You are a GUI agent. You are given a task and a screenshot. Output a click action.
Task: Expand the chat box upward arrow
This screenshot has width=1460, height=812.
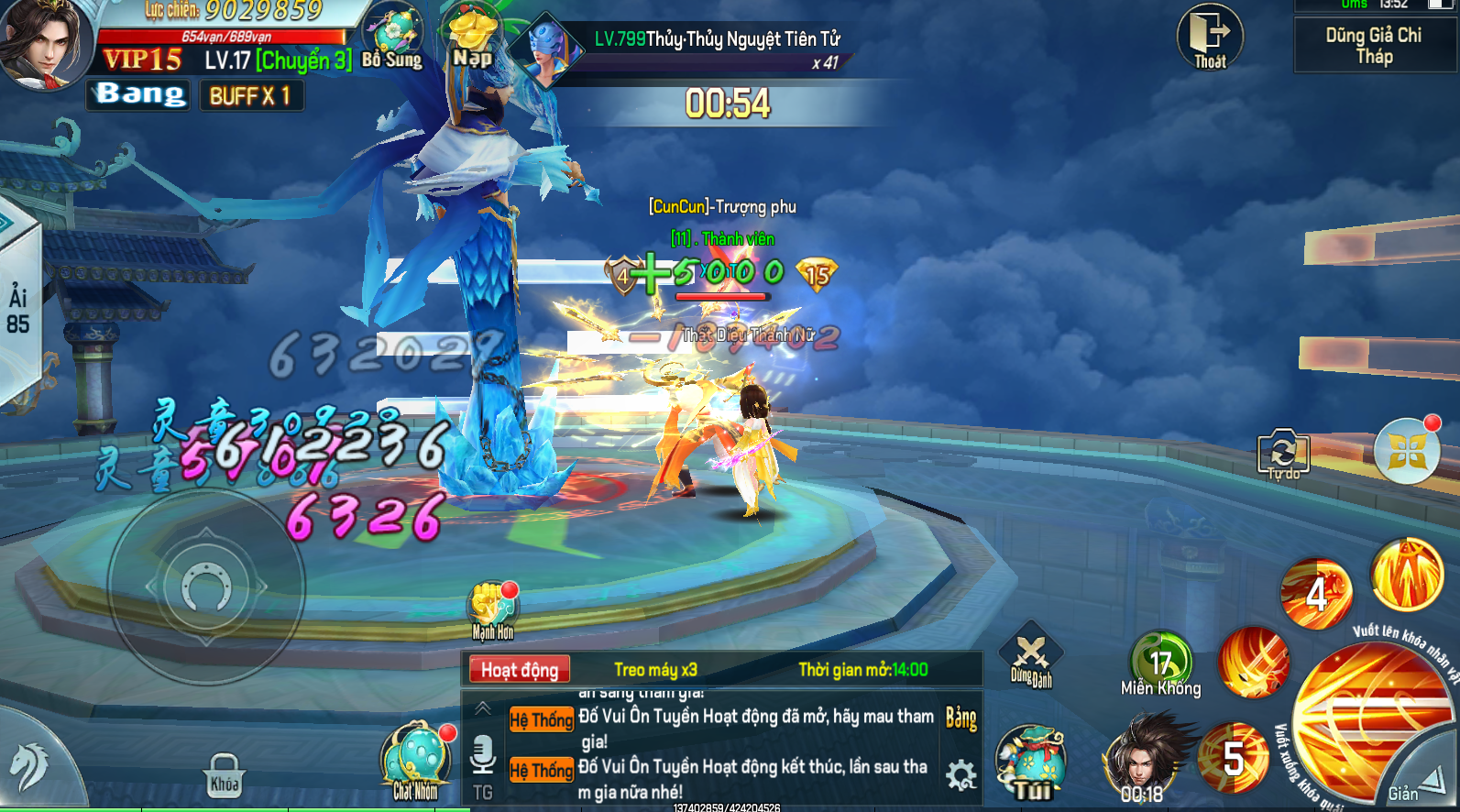tap(483, 708)
